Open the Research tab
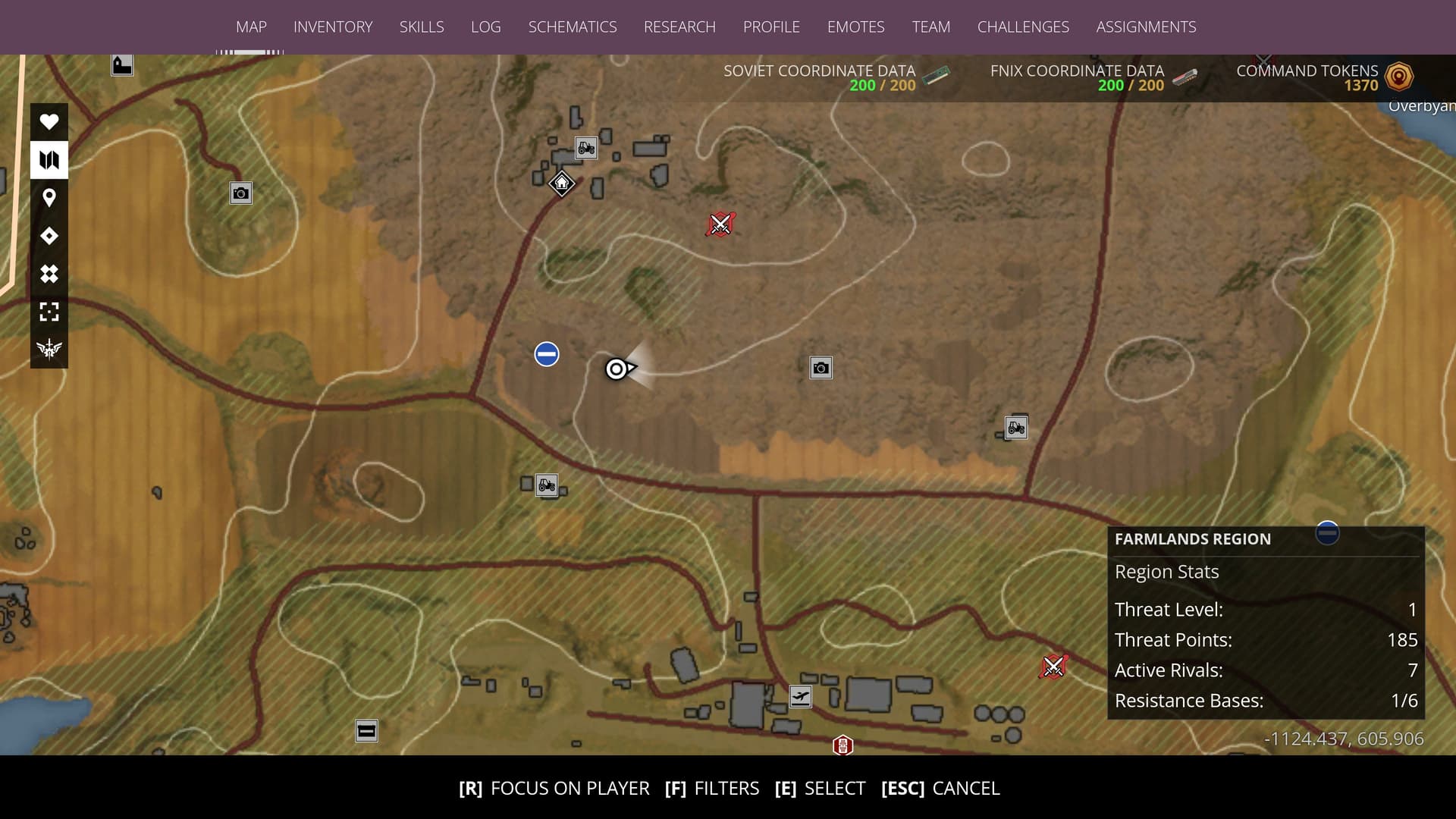This screenshot has width=1456, height=819. [679, 27]
